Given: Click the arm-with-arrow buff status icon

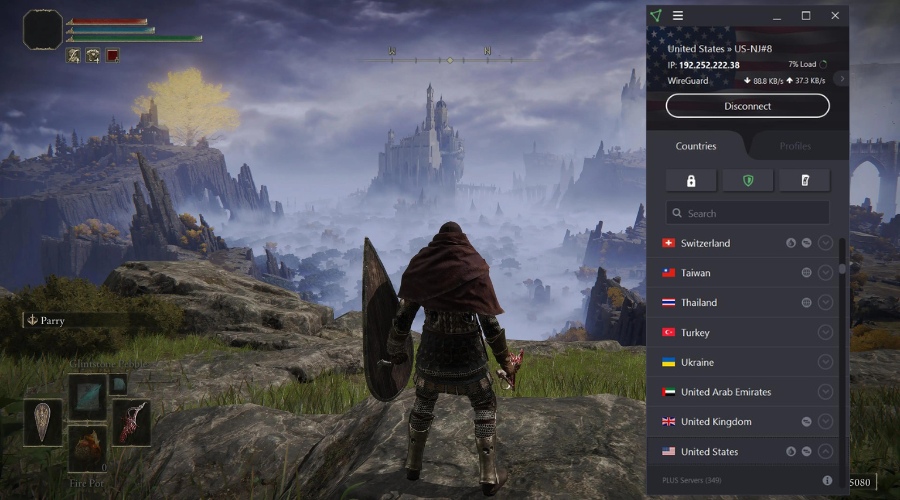Looking at the screenshot, I should tap(74, 56).
